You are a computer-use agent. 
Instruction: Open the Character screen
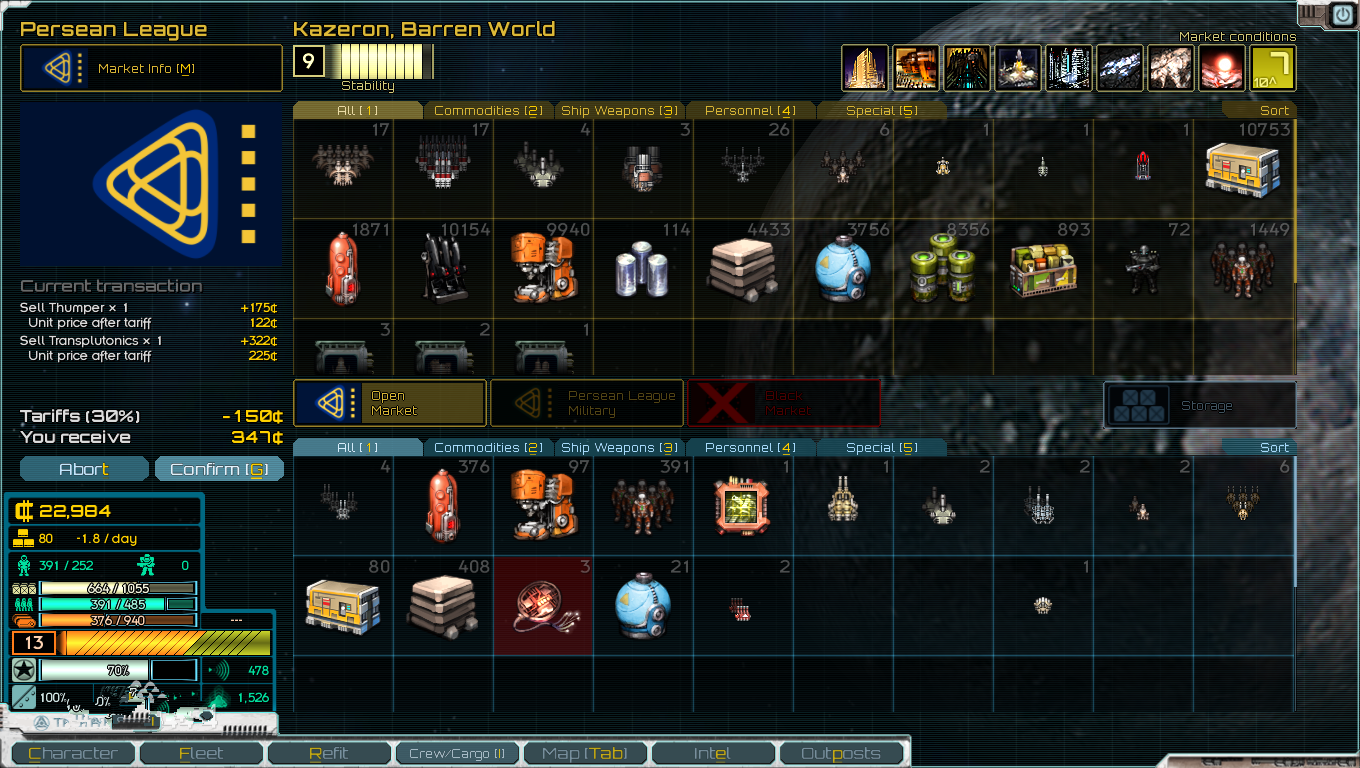(73, 753)
